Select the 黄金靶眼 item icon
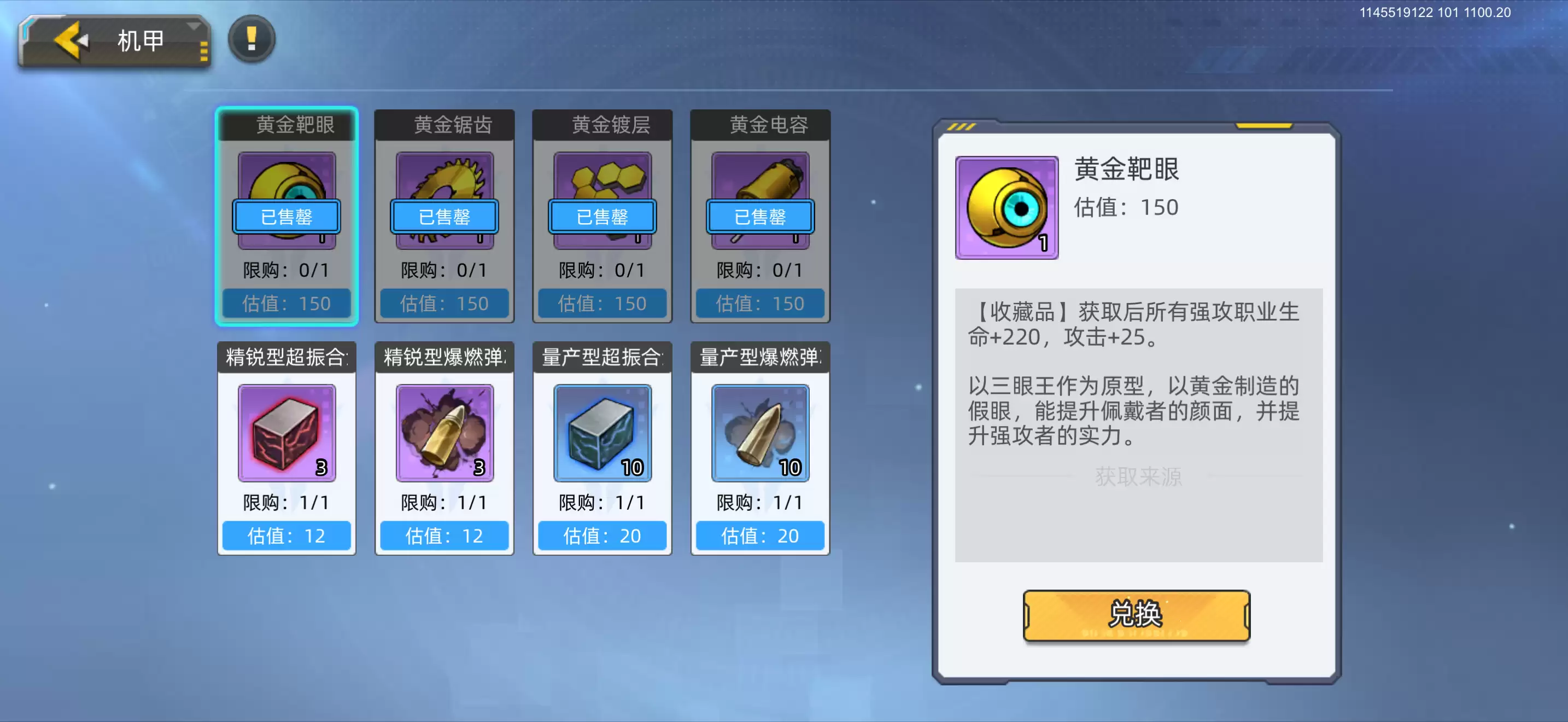Image resolution: width=1568 pixels, height=722 pixels. tap(286, 201)
